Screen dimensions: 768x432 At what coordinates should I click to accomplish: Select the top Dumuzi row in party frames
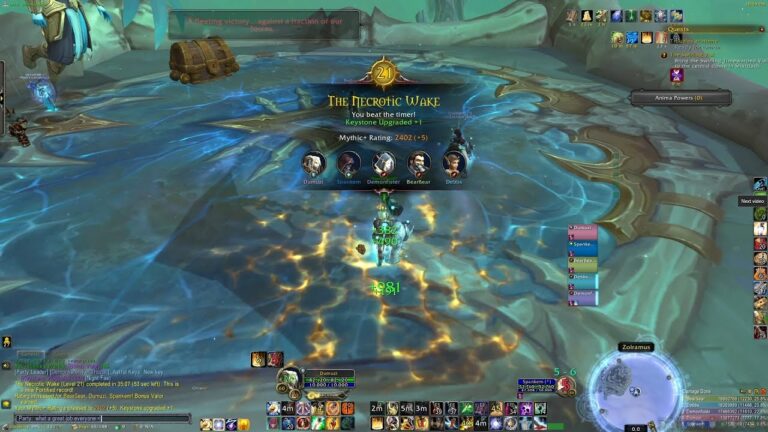click(583, 229)
